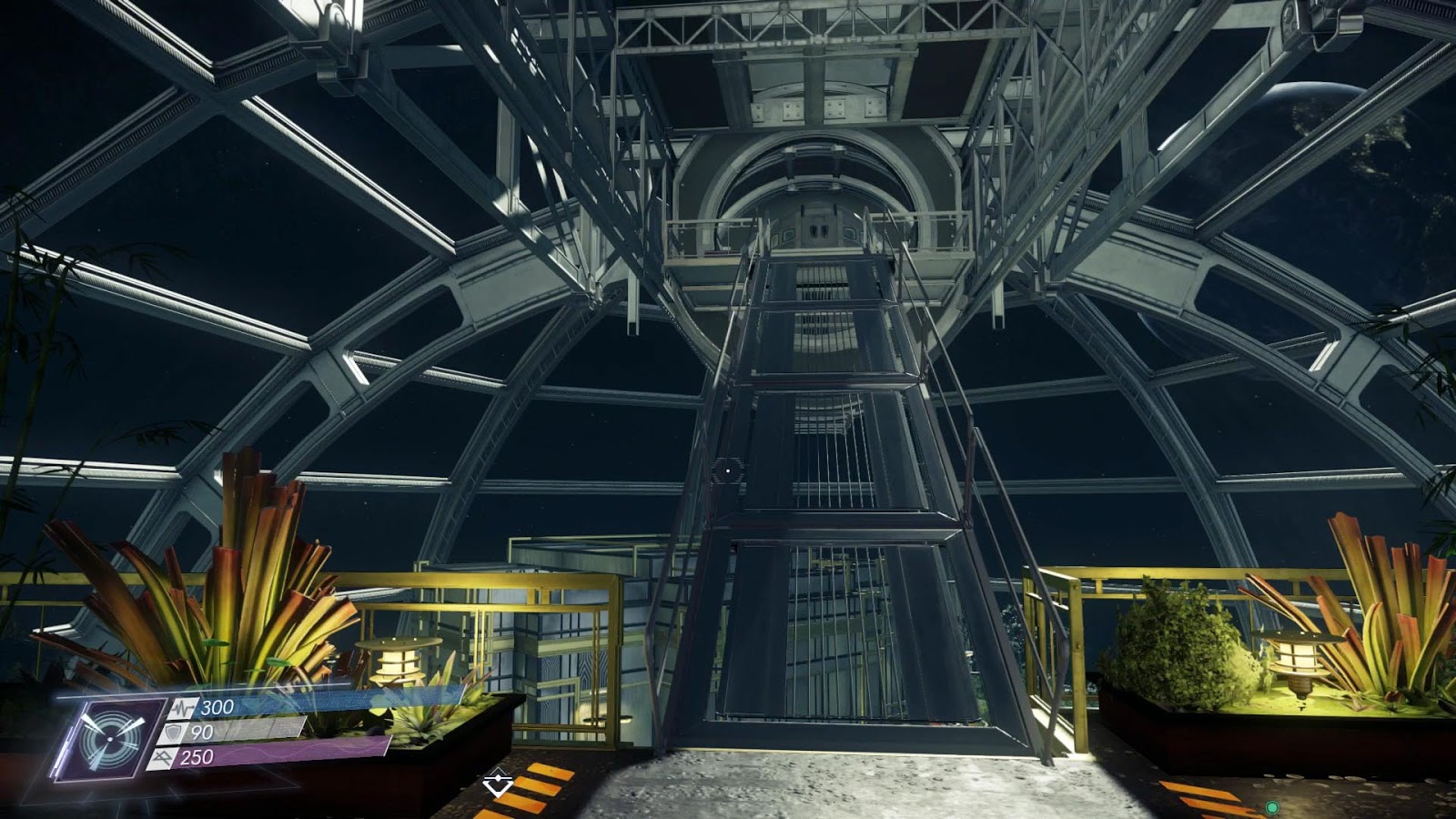Click the sweeping needle inside the radar square
The width and height of the screenshot is (1456, 819).
(95, 723)
